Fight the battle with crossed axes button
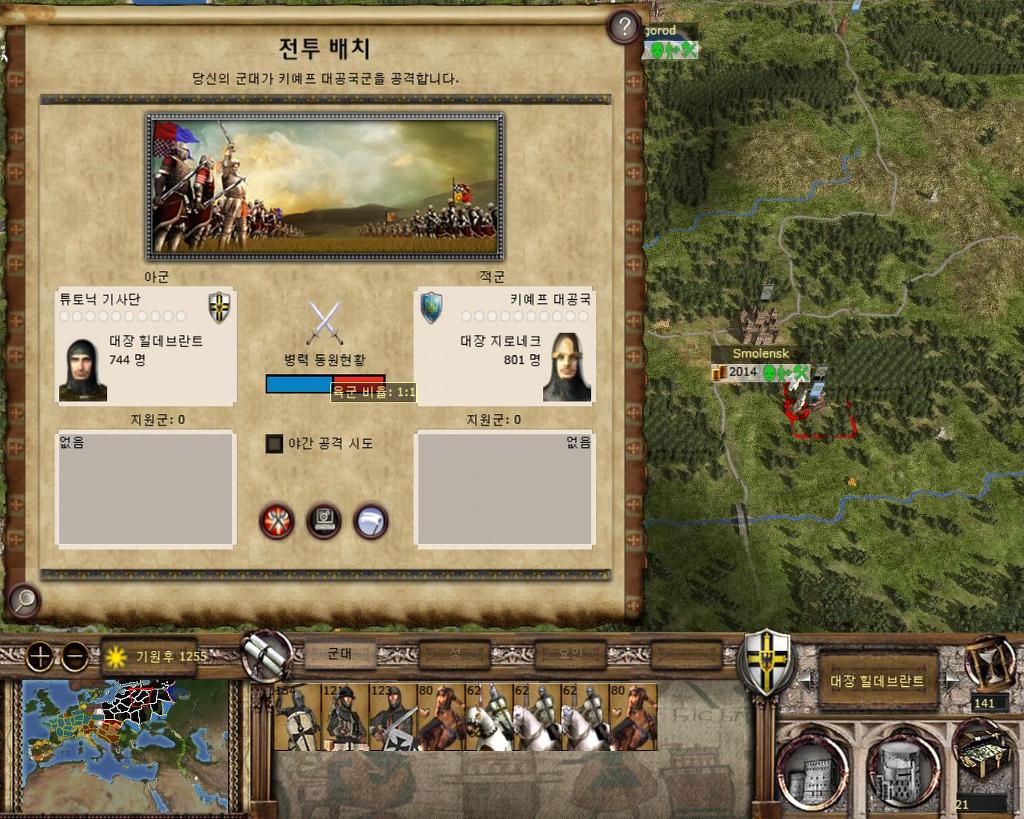This screenshot has height=819, width=1024. [276, 521]
